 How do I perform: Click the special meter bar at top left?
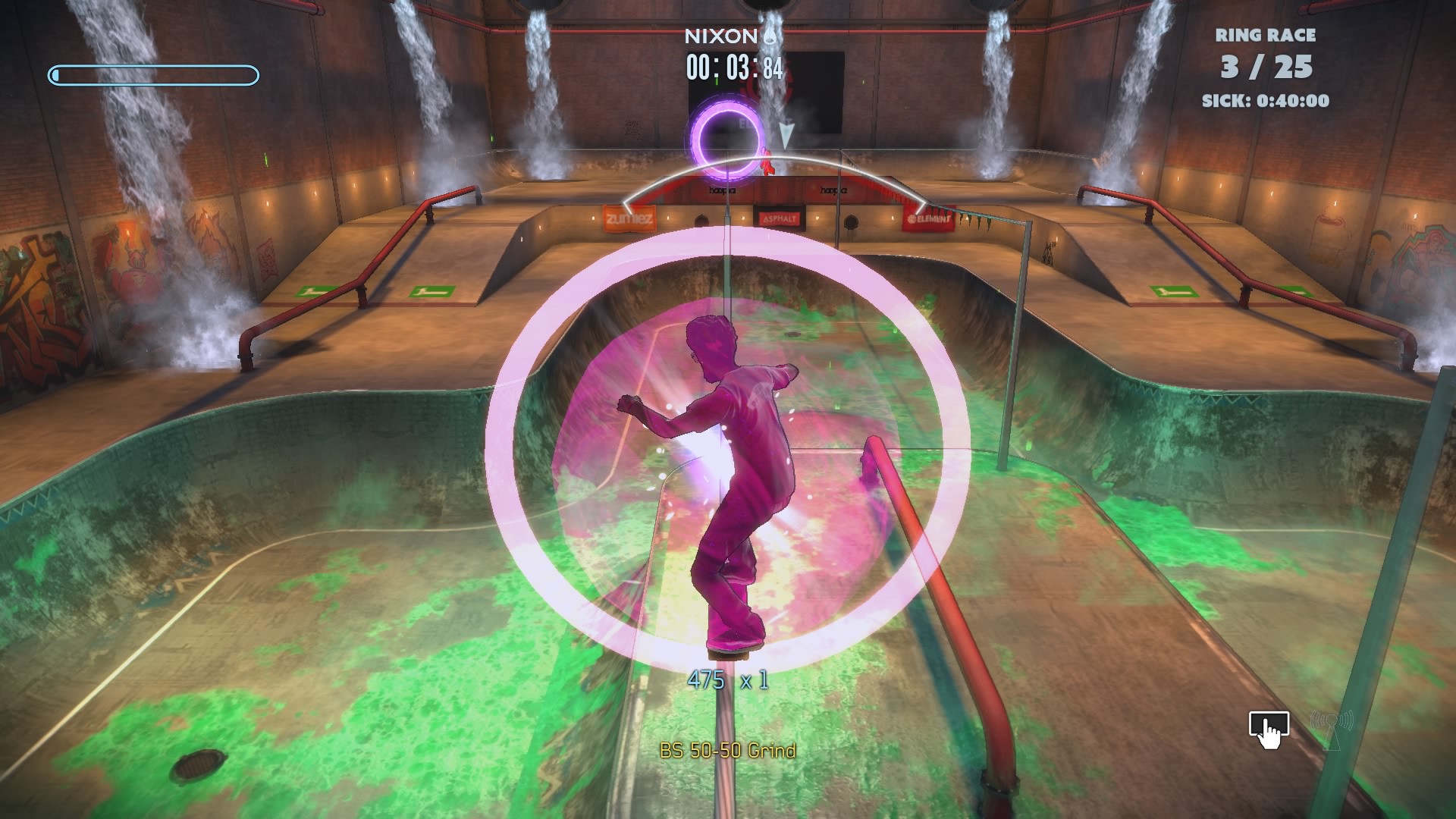click(x=153, y=74)
